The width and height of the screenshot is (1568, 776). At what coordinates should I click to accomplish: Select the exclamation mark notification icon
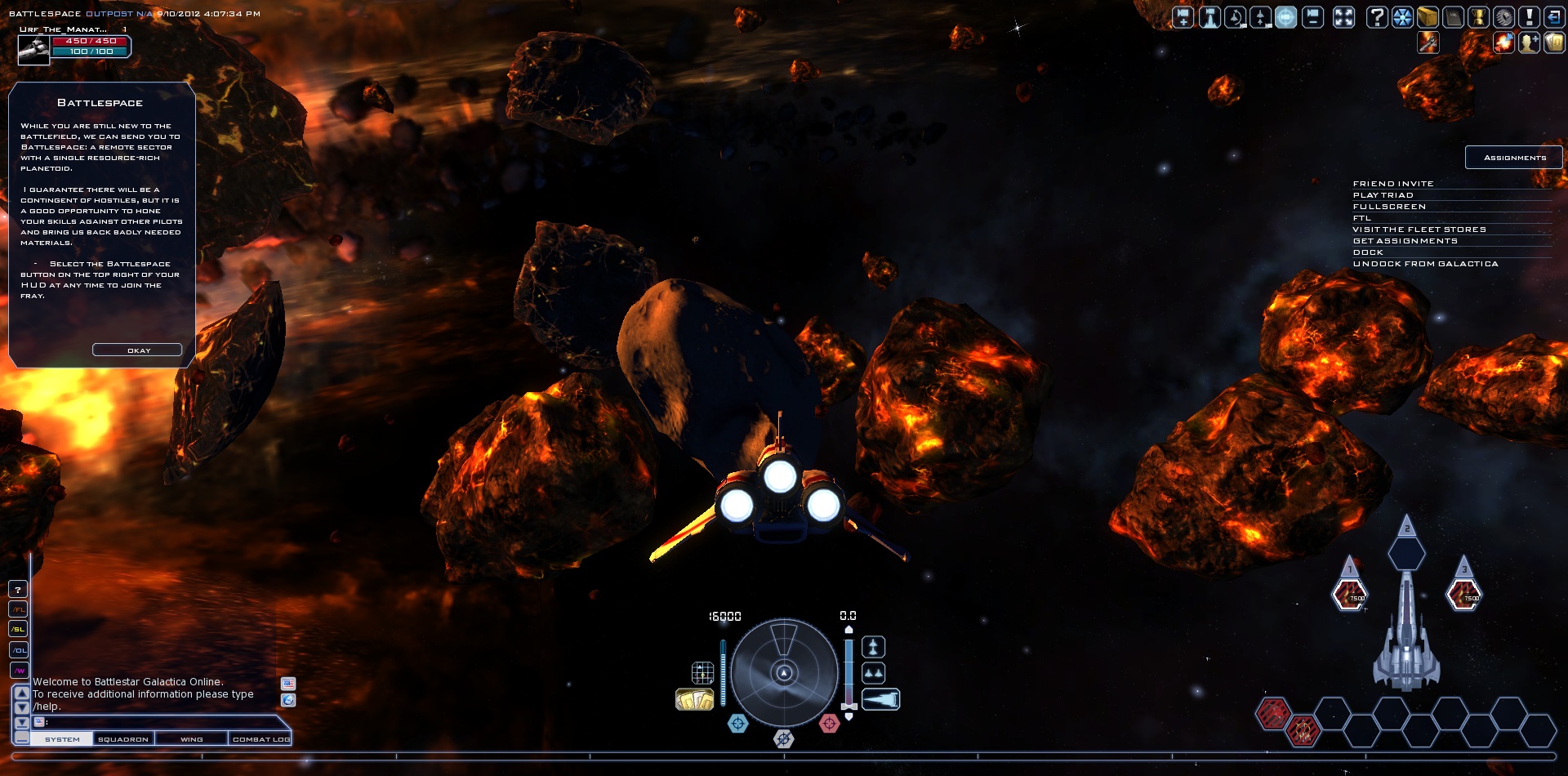click(x=1530, y=16)
